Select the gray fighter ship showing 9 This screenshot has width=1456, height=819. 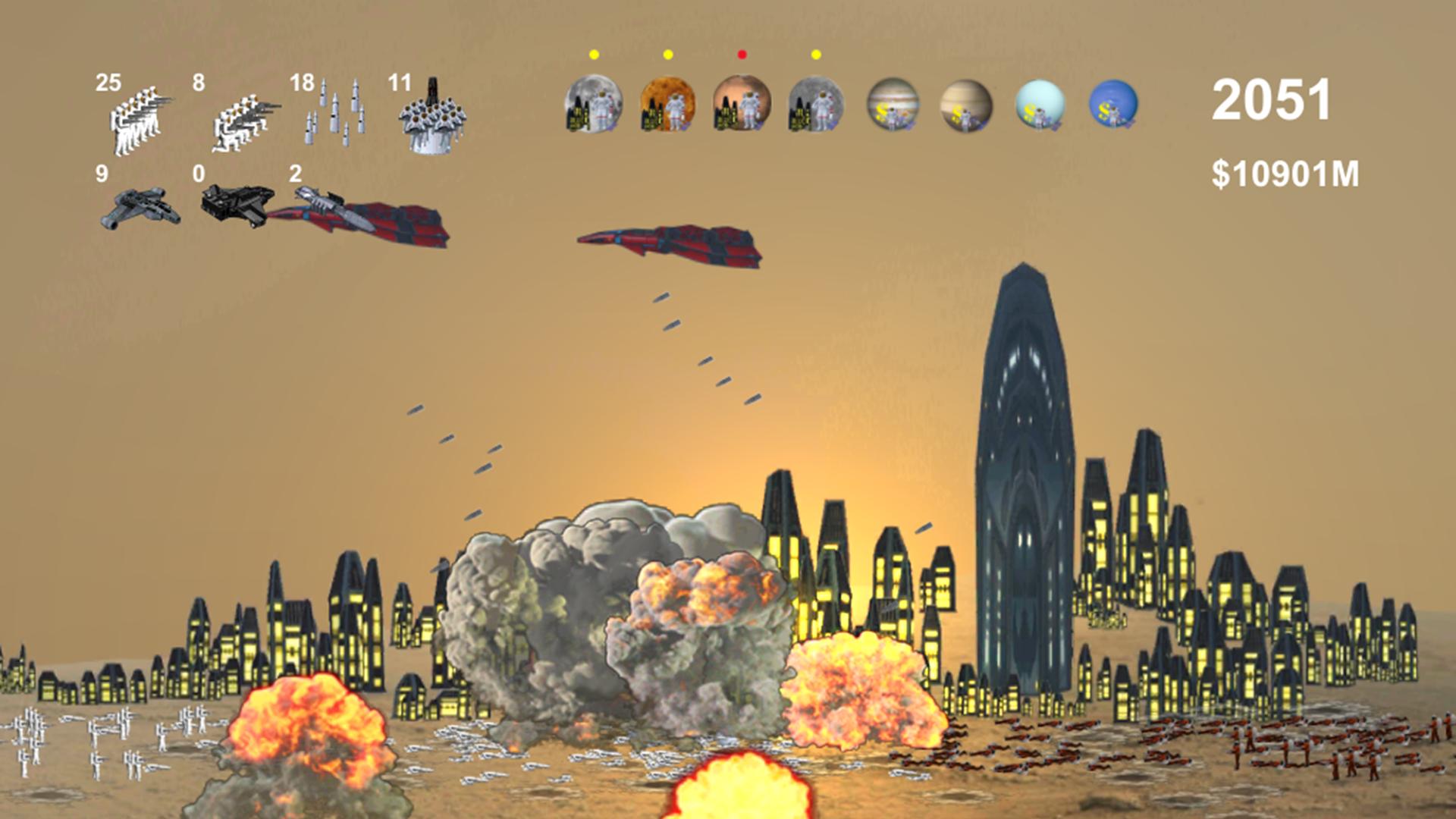pyautogui.click(x=140, y=209)
